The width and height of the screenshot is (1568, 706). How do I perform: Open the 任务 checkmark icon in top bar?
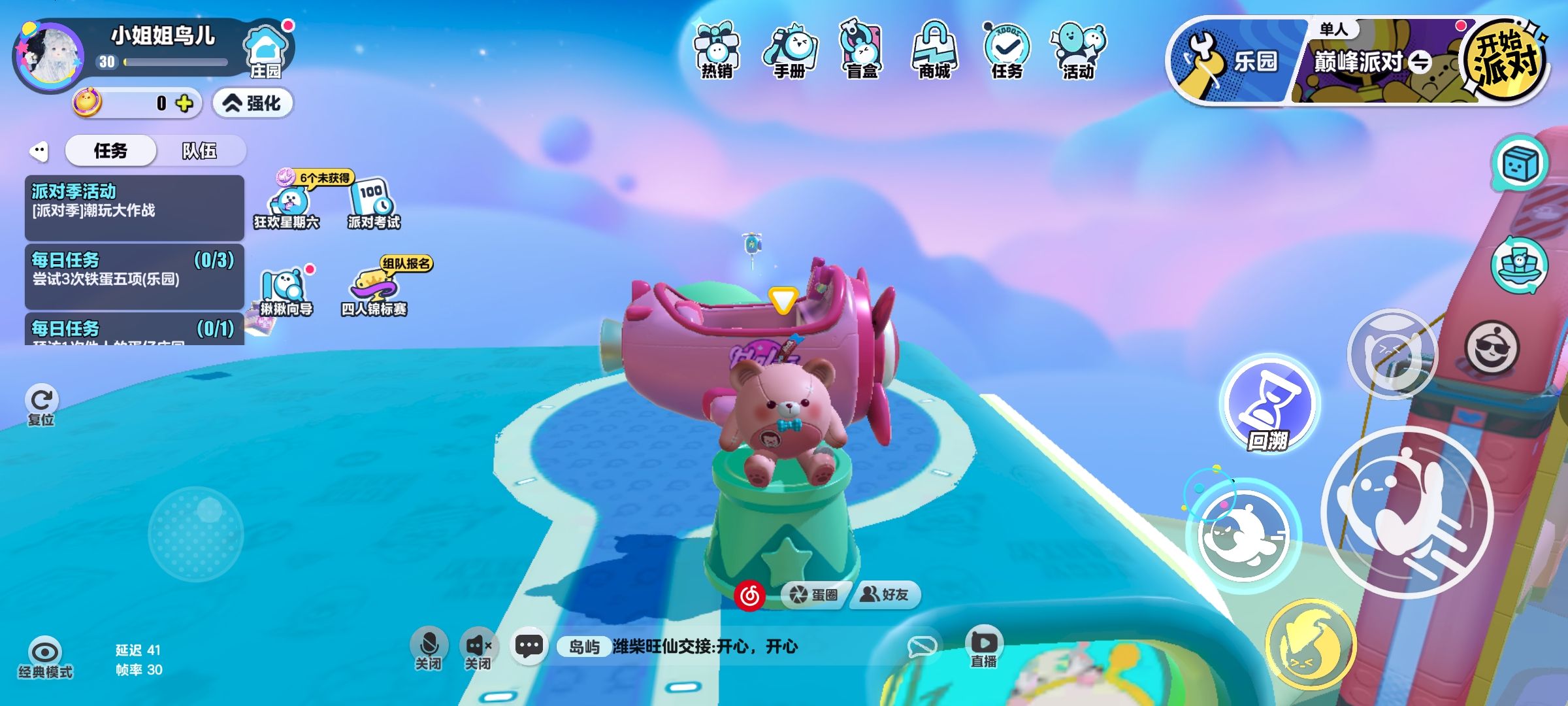(1007, 51)
